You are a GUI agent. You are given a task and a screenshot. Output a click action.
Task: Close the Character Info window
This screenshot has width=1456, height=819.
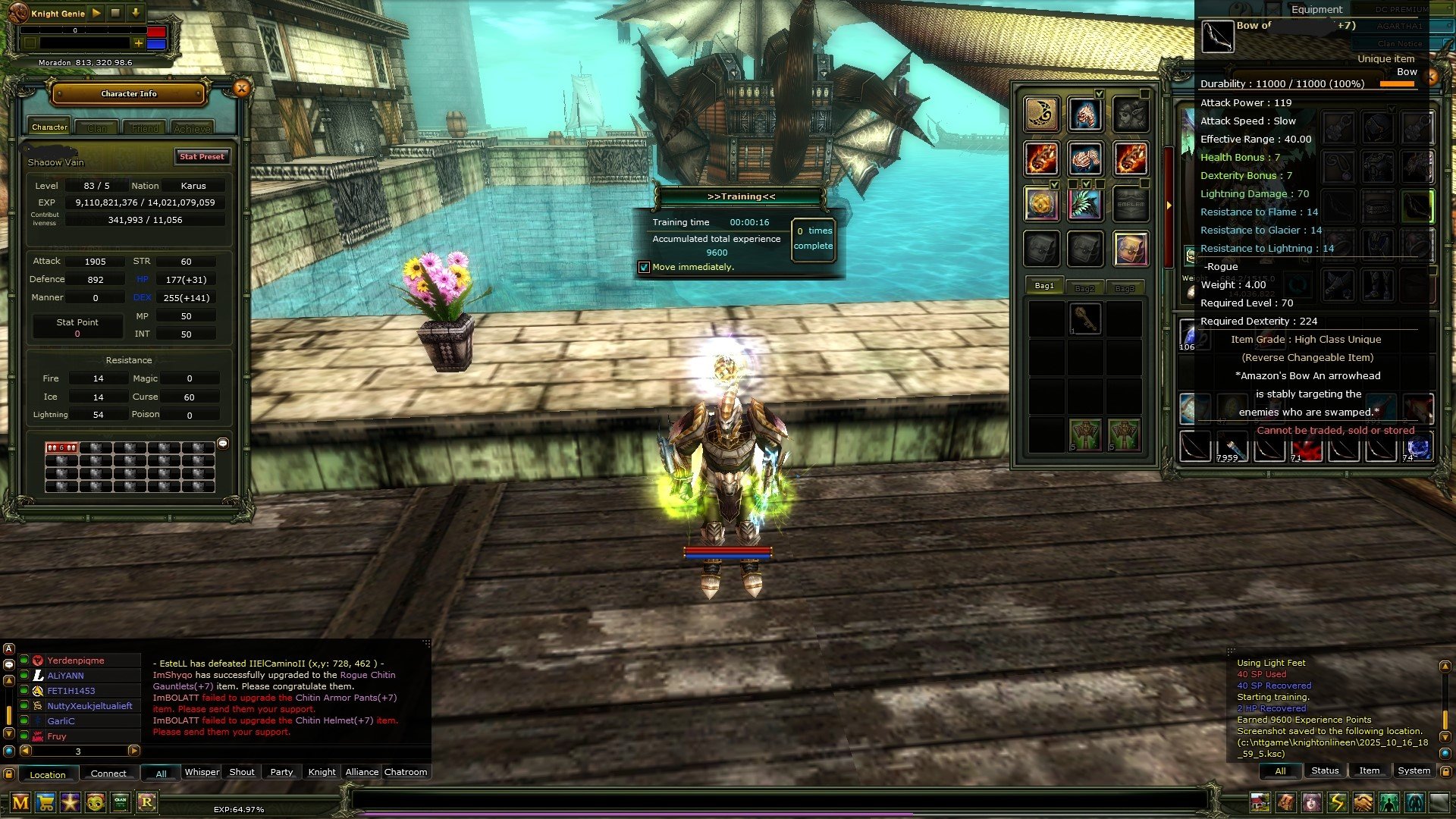tap(241, 89)
